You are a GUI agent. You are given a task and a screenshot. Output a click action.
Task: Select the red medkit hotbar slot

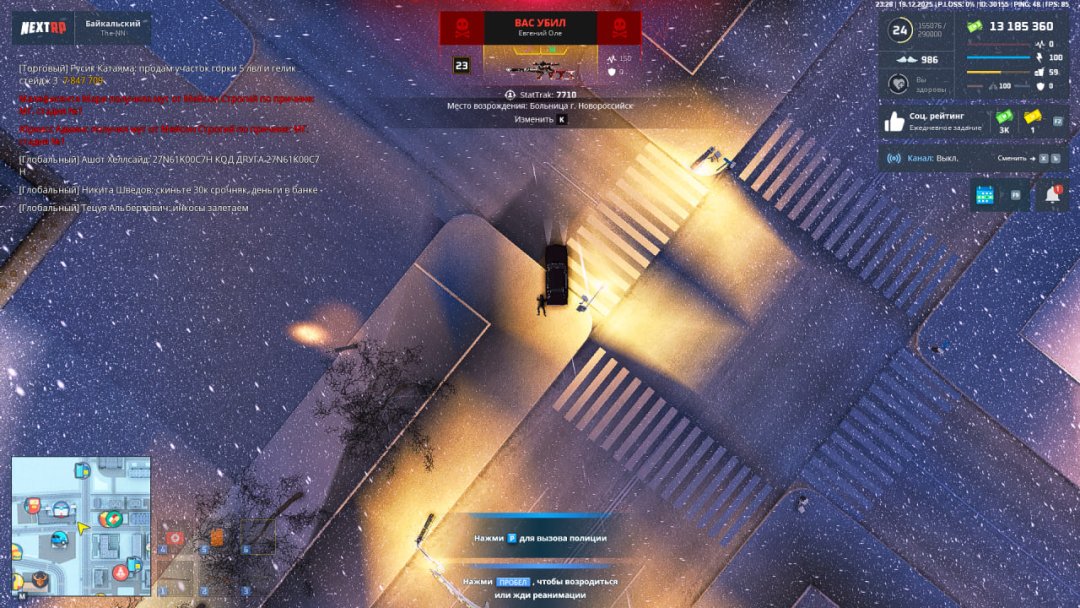click(176, 538)
